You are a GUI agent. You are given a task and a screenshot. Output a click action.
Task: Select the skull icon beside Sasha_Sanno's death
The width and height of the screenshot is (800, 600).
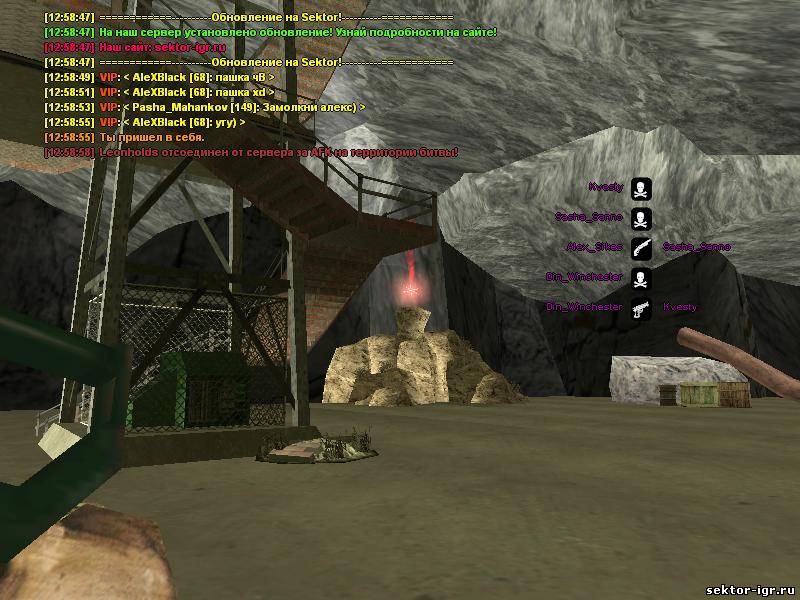tap(641, 217)
